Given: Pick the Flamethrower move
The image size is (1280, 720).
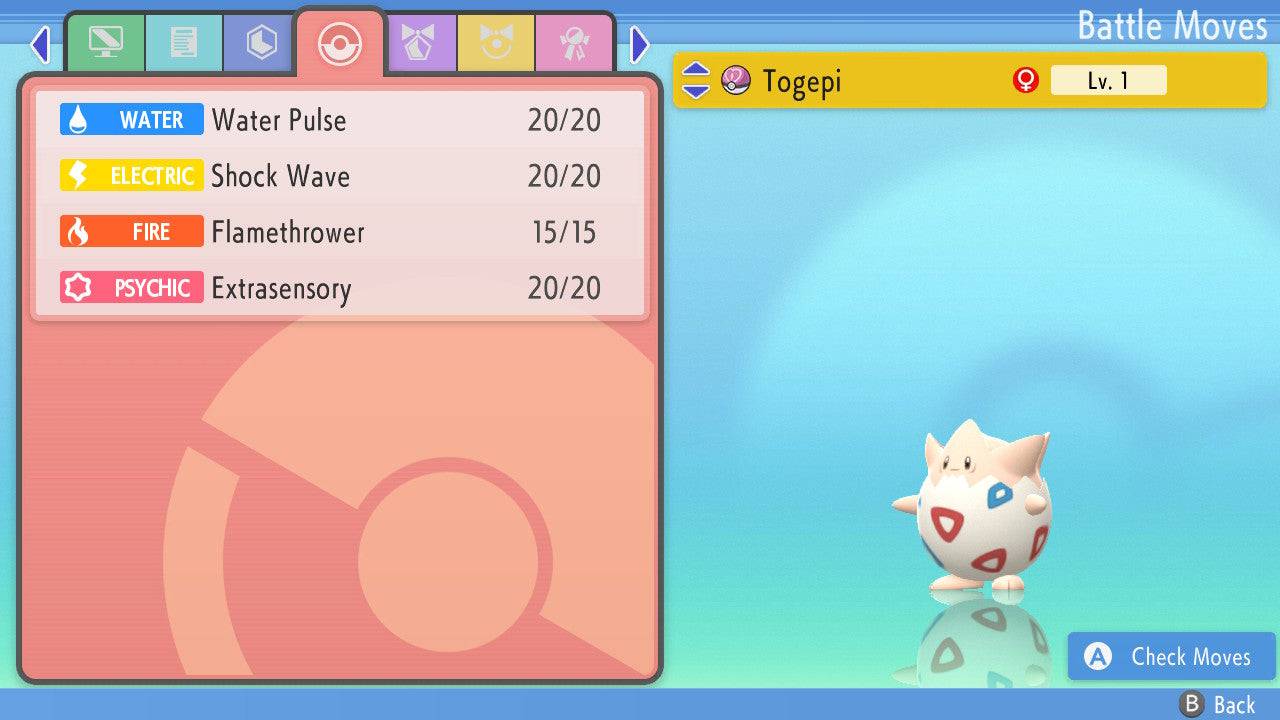Looking at the screenshot, I should tap(340, 232).
